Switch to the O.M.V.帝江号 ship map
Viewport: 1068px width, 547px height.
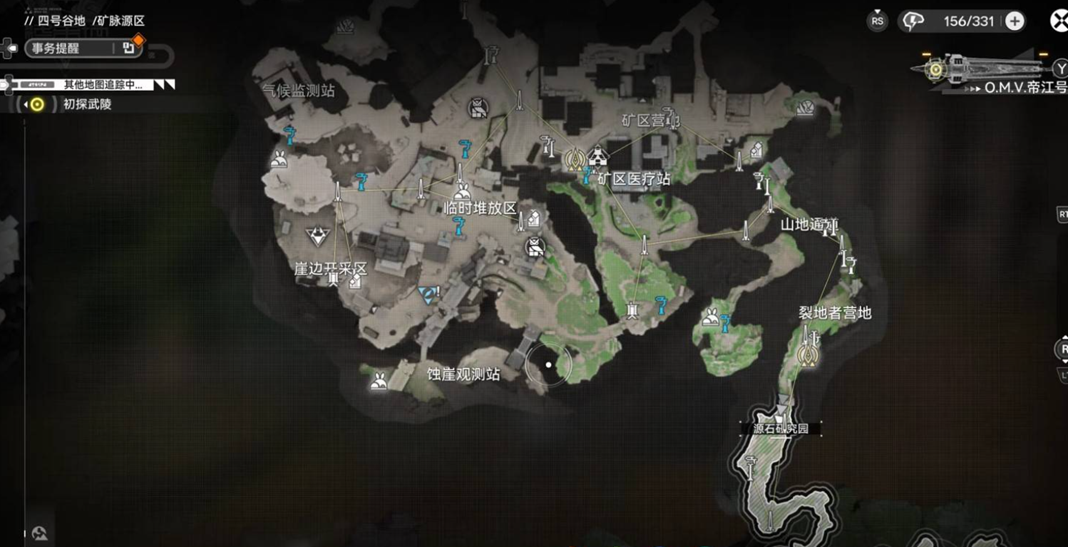[1024, 88]
